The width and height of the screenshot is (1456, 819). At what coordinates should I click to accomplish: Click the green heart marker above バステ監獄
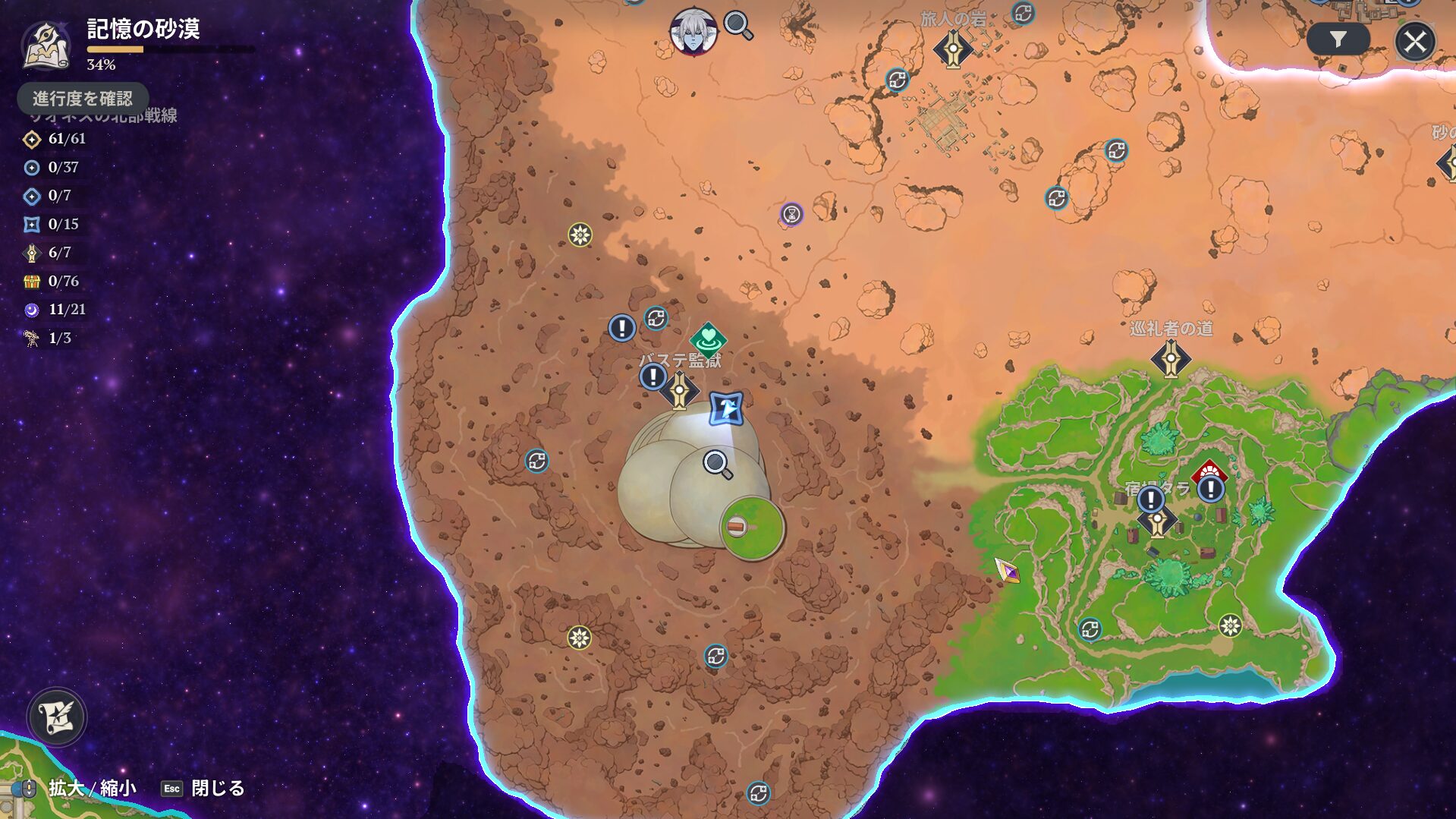coord(708,339)
